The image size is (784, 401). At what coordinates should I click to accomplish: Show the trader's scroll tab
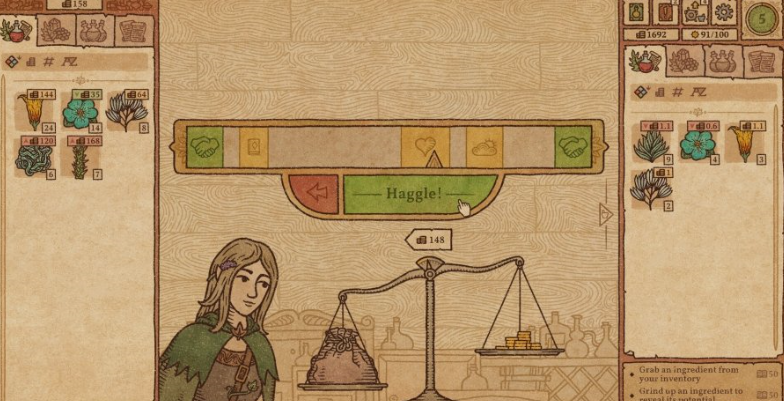(133, 31)
